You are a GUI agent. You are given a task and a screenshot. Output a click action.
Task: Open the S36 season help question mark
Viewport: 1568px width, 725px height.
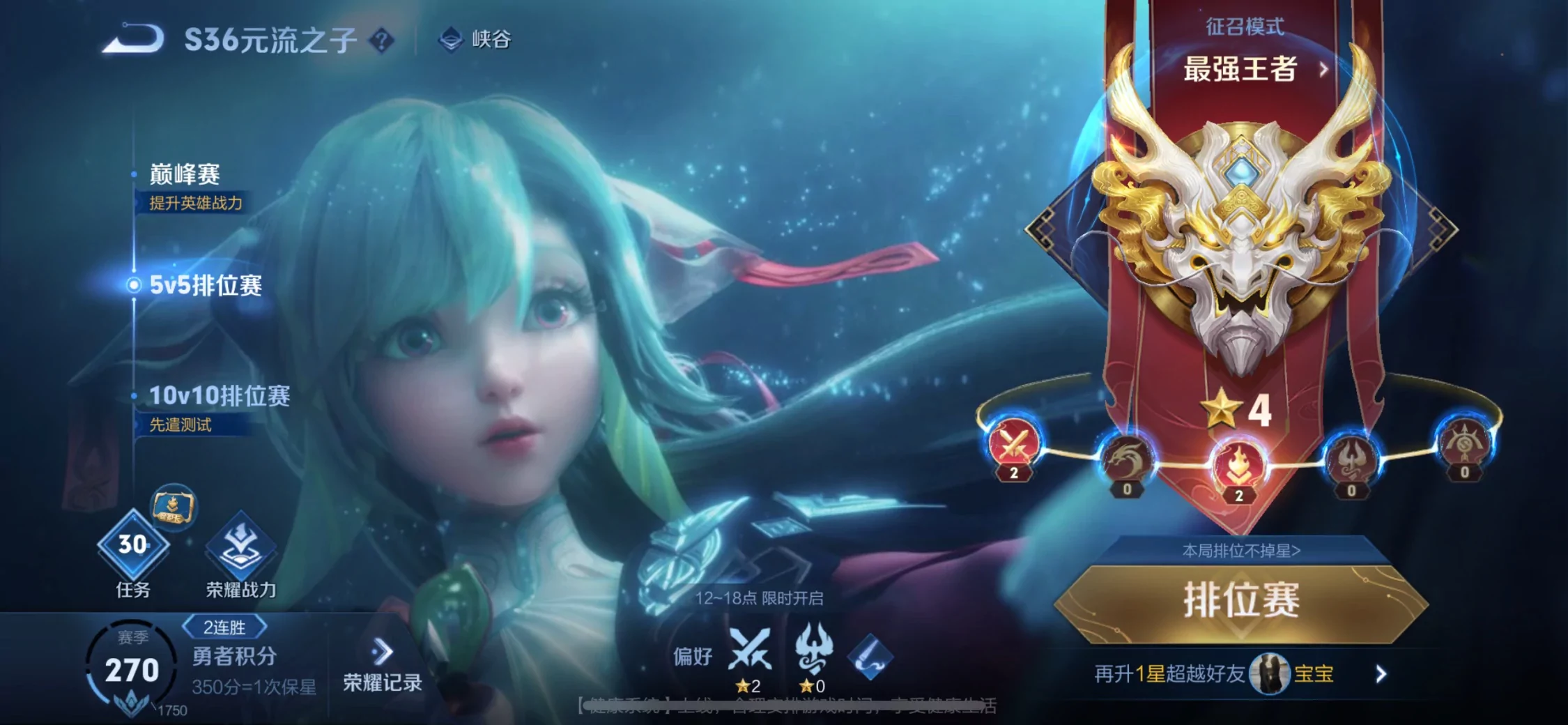point(381,40)
